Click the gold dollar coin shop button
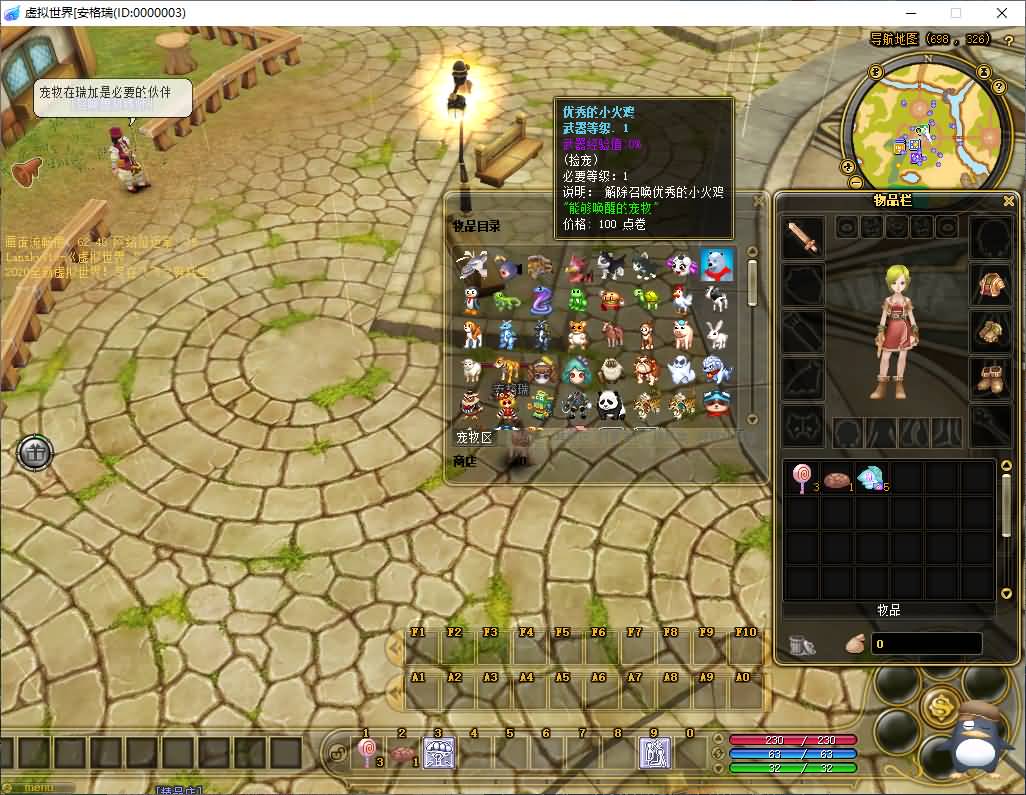This screenshot has width=1026, height=795. (x=940, y=707)
